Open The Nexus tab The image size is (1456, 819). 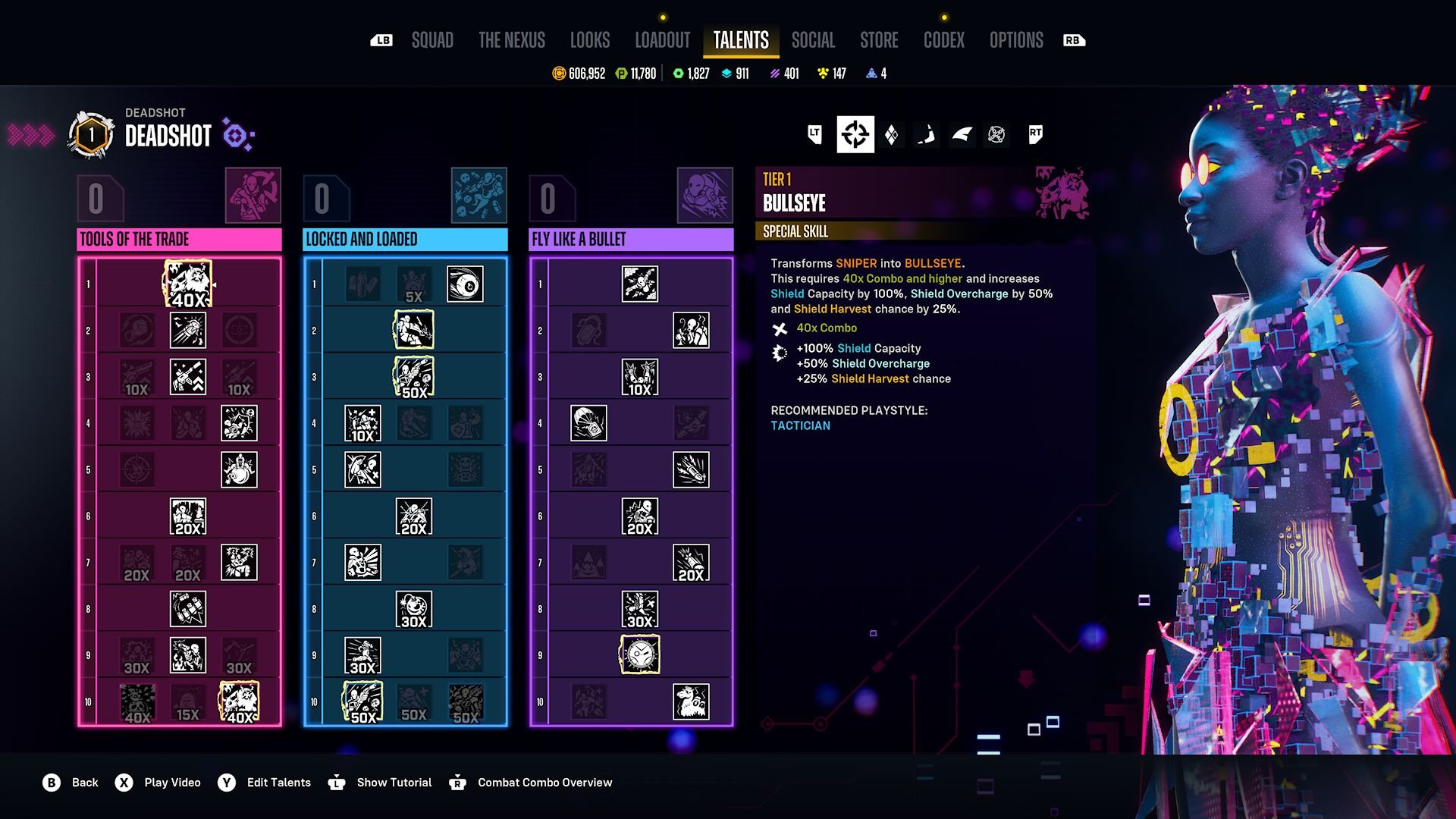[x=512, y=40]
